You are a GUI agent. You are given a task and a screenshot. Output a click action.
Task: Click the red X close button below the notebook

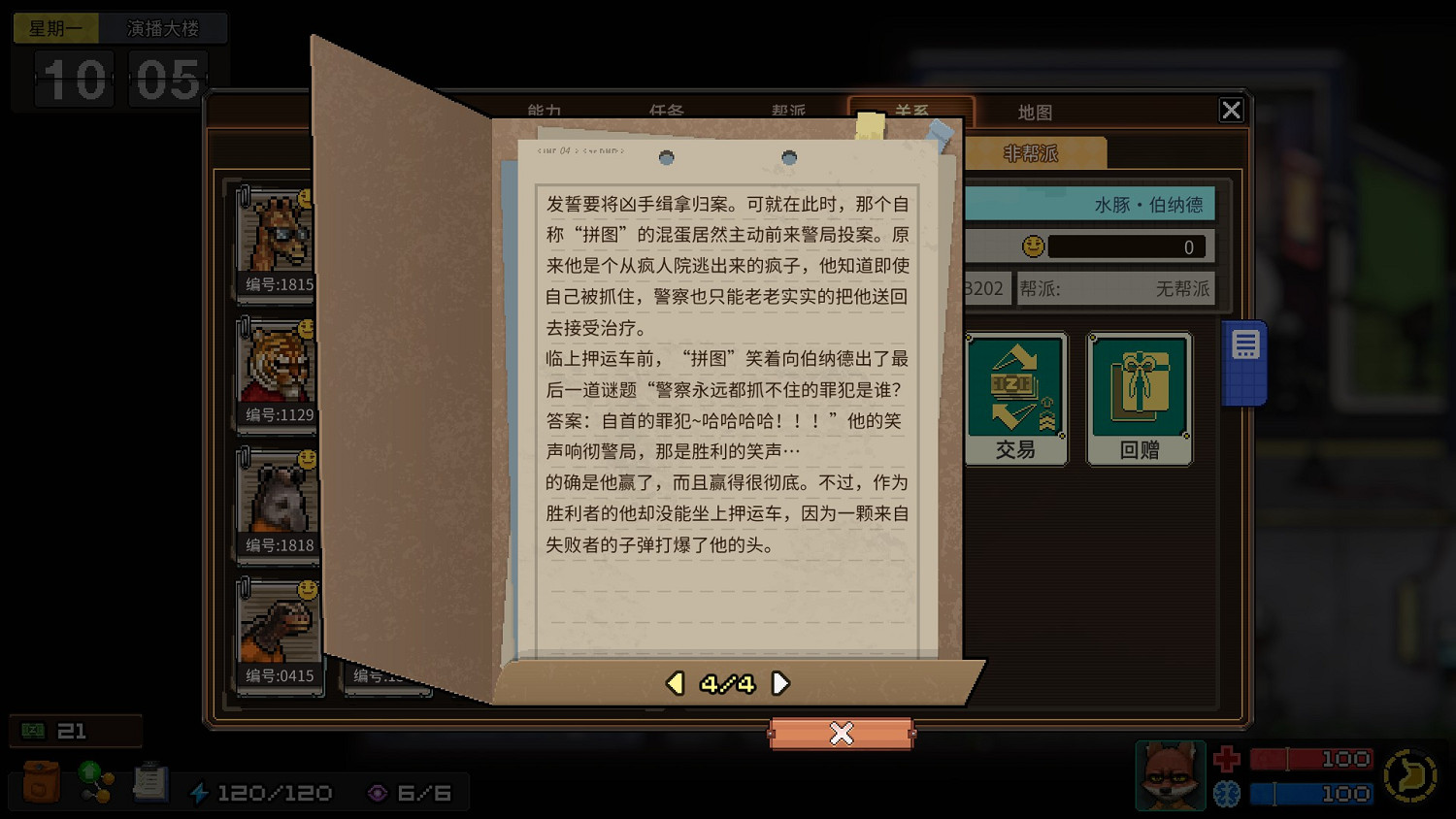click(841, 734)
